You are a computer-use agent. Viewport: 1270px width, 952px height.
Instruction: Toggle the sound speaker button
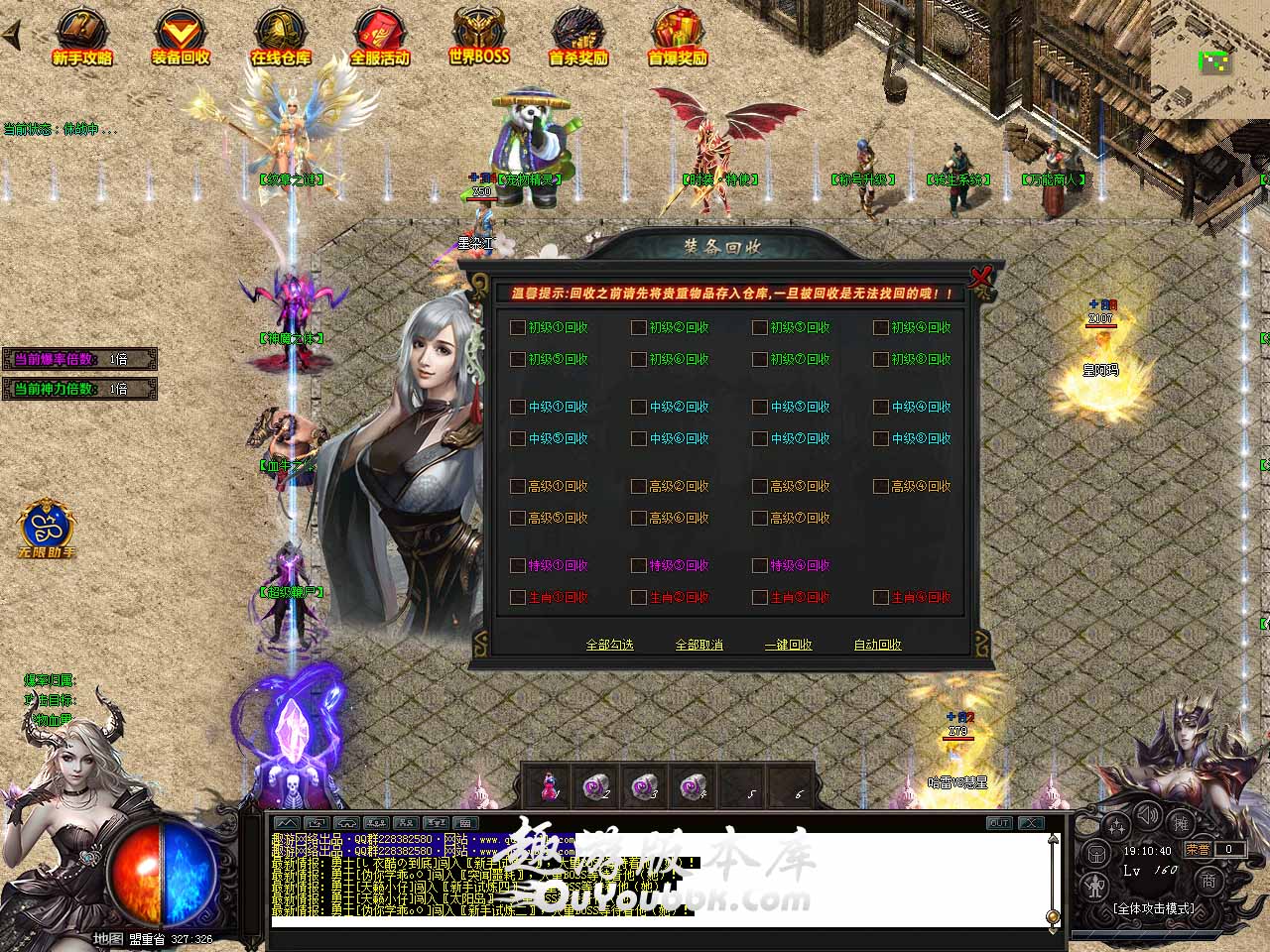click(1149, 817)
